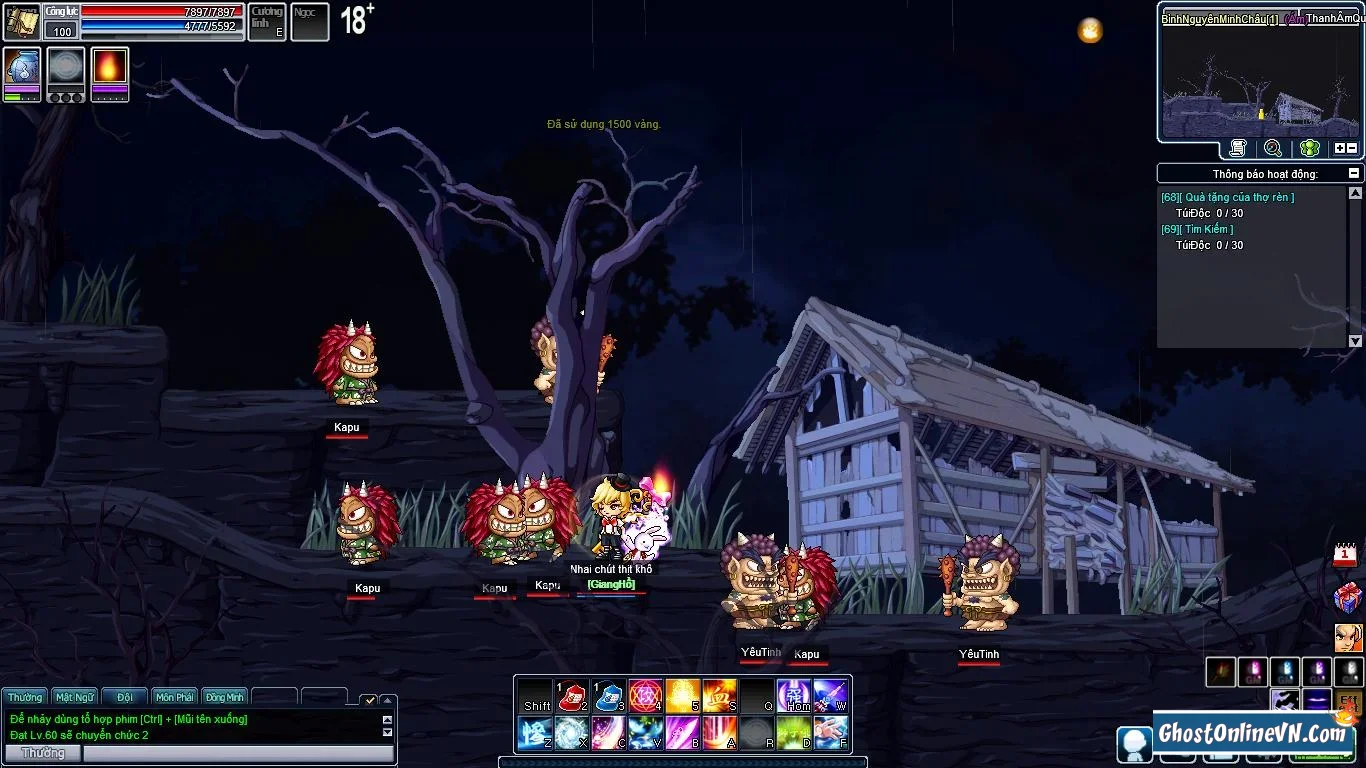Image resolution: width=1366 pixels, height=768 pixels.
Task: Open the green group icon under minimap
Action: tap(1309, 148)
